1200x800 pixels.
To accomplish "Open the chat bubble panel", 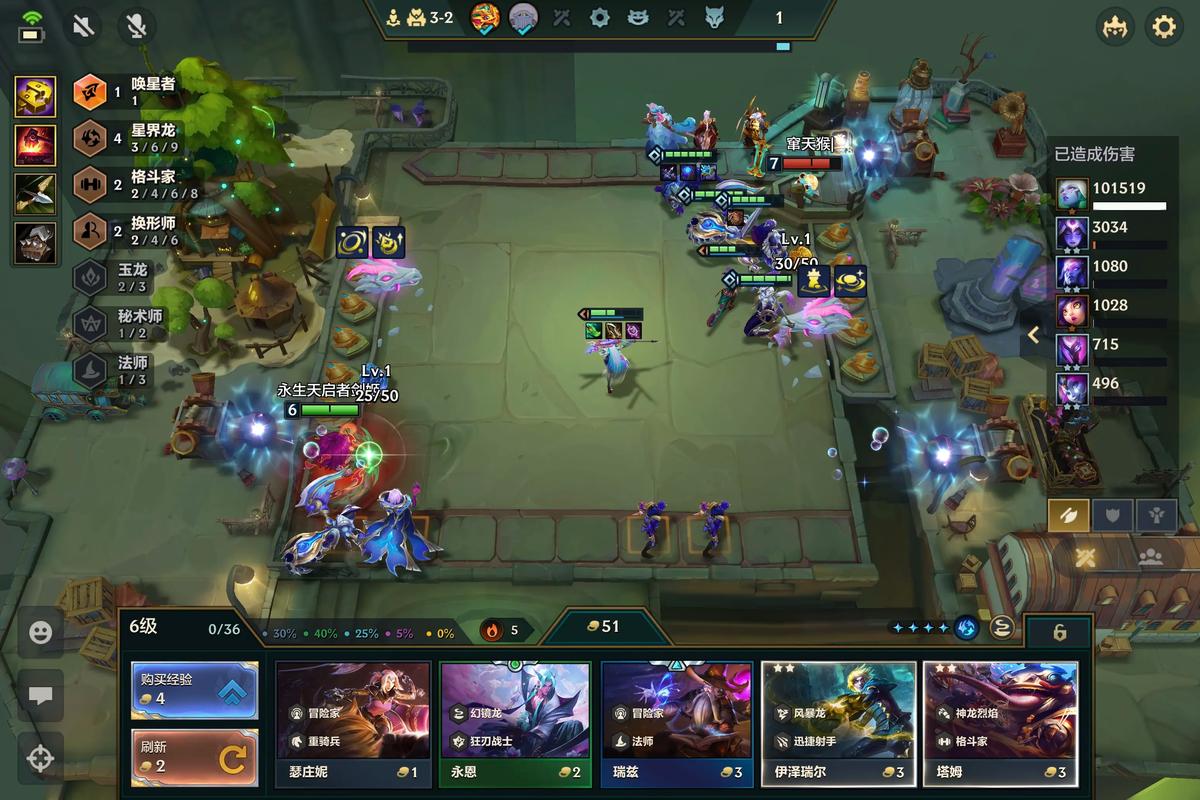I will click(x=41, y=696).
